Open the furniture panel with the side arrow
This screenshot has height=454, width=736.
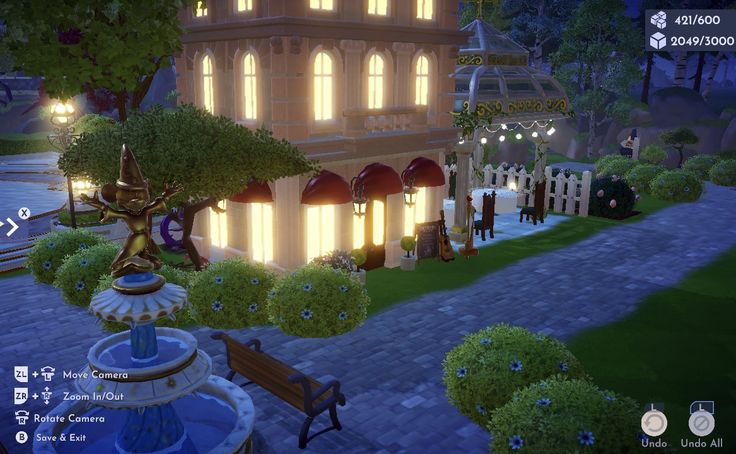(11, 227)
